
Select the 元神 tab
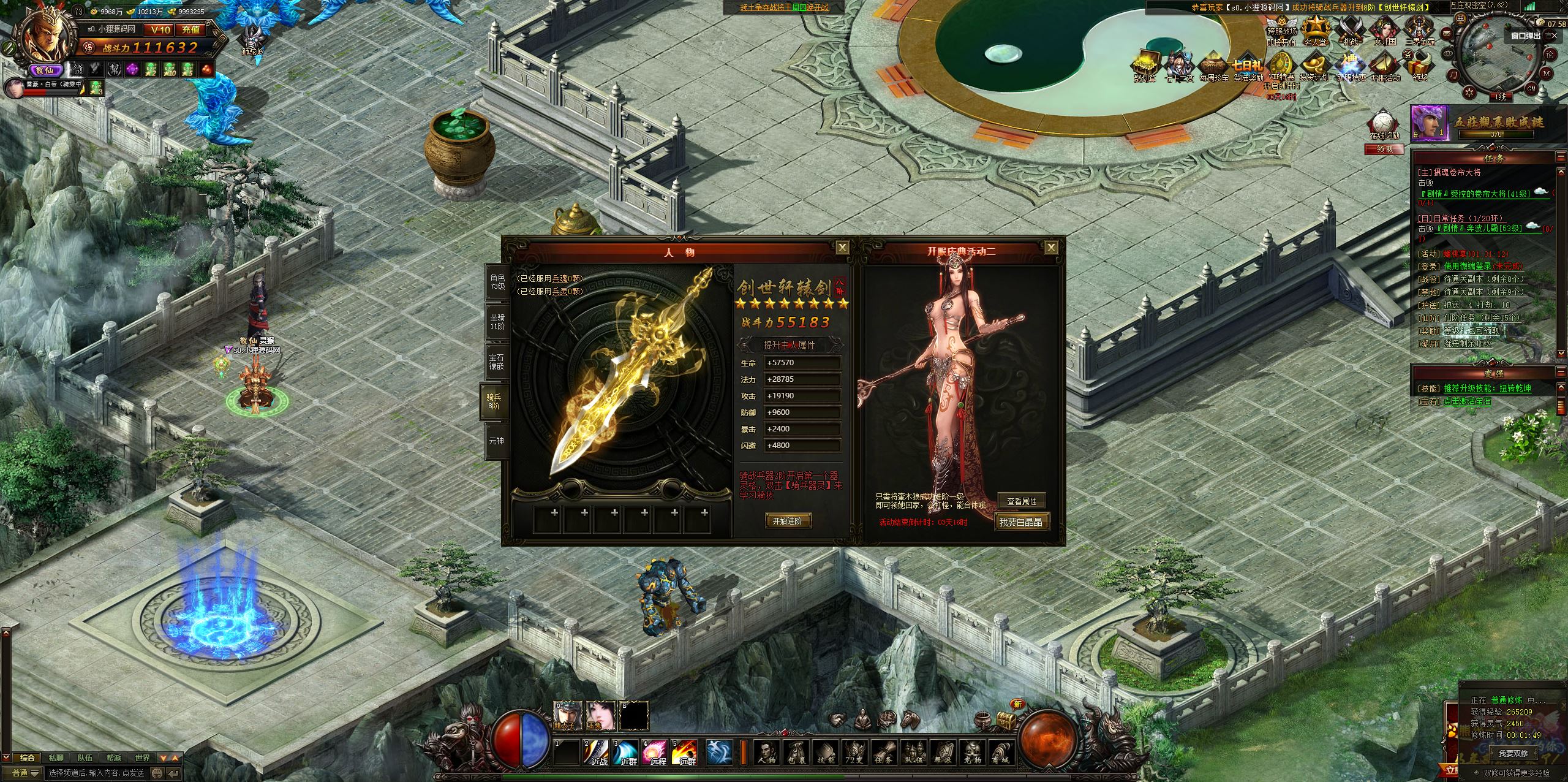497,440
